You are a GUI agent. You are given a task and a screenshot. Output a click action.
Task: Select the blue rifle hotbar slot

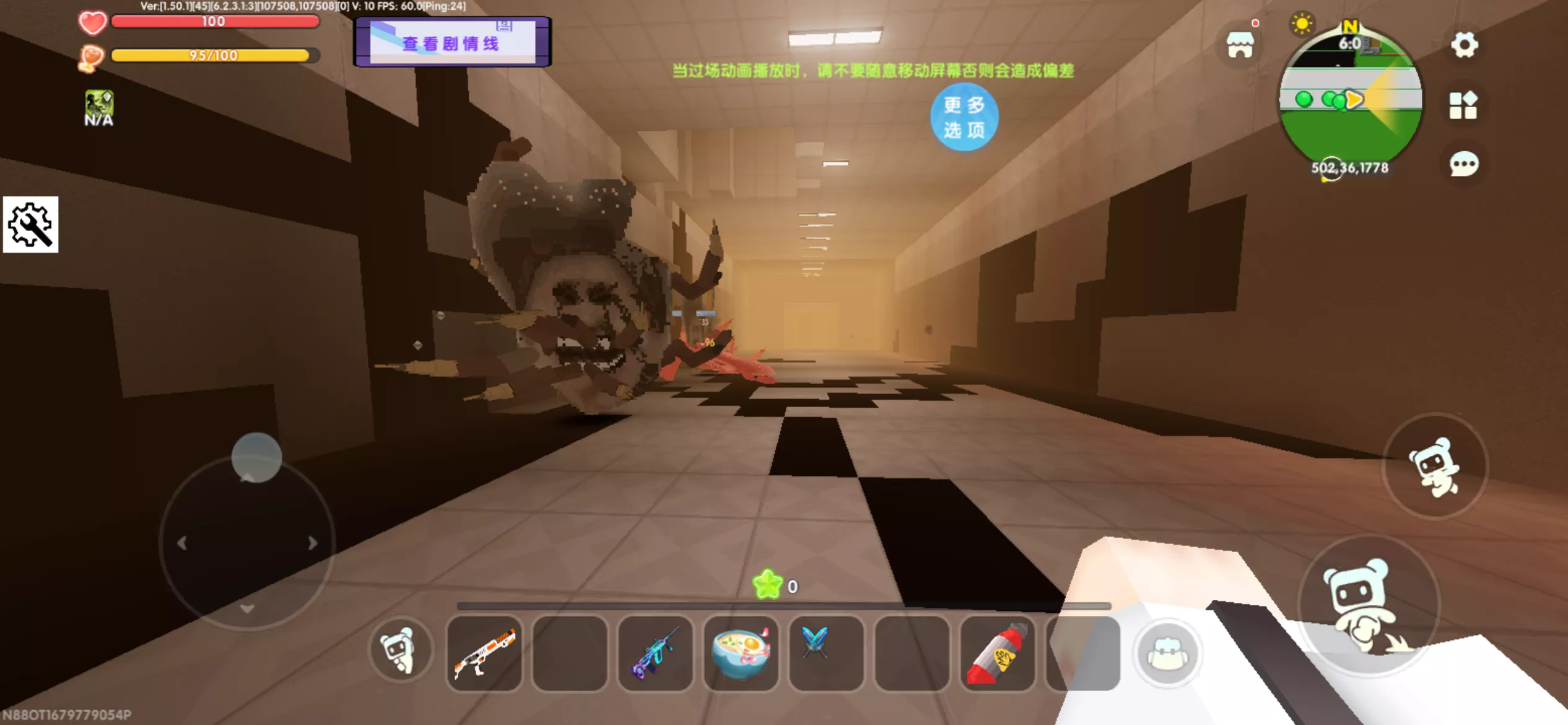pyautogui.click(x=655, y=653)
